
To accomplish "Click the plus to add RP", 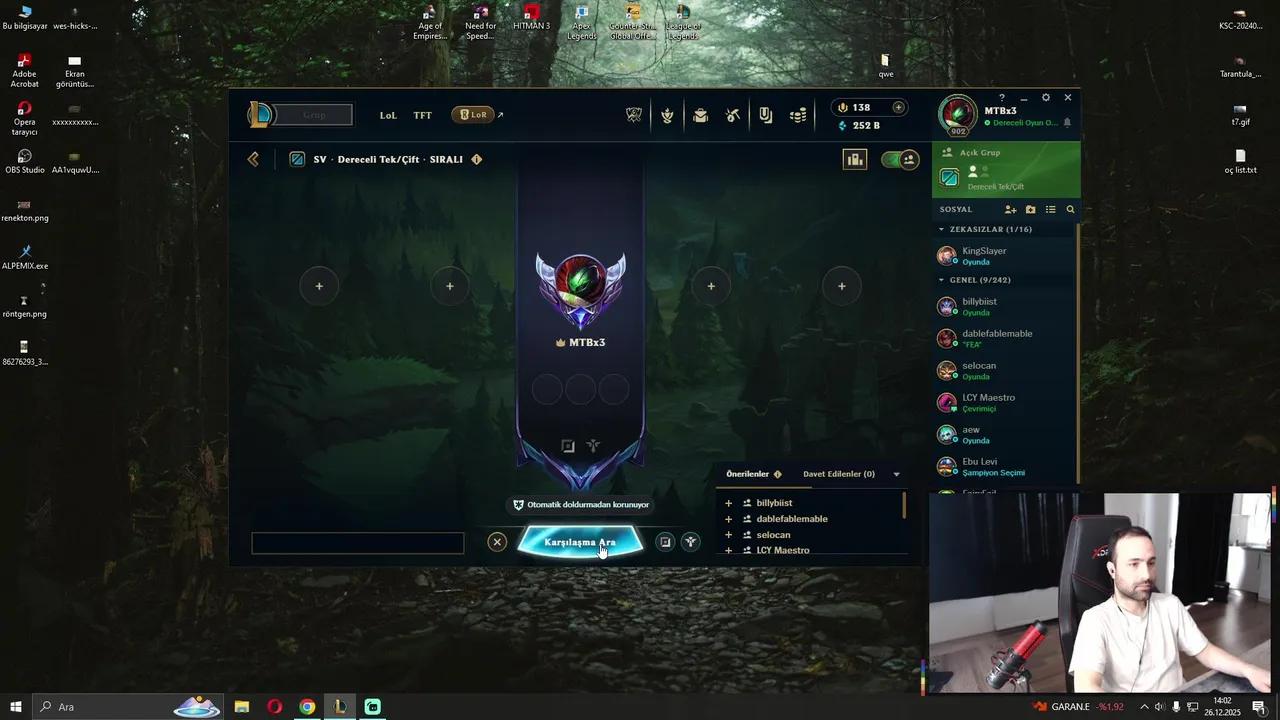I will coord(898,107).
